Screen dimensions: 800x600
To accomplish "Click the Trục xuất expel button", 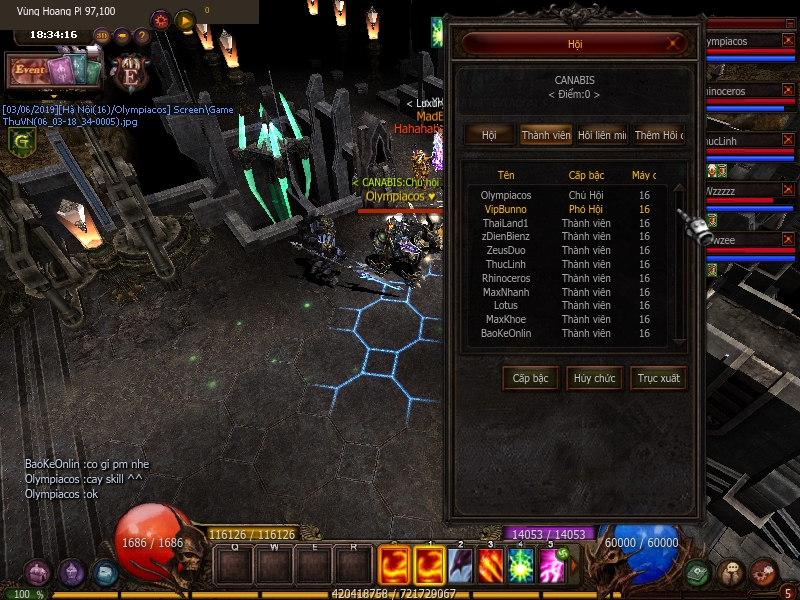I will point(658,379).
